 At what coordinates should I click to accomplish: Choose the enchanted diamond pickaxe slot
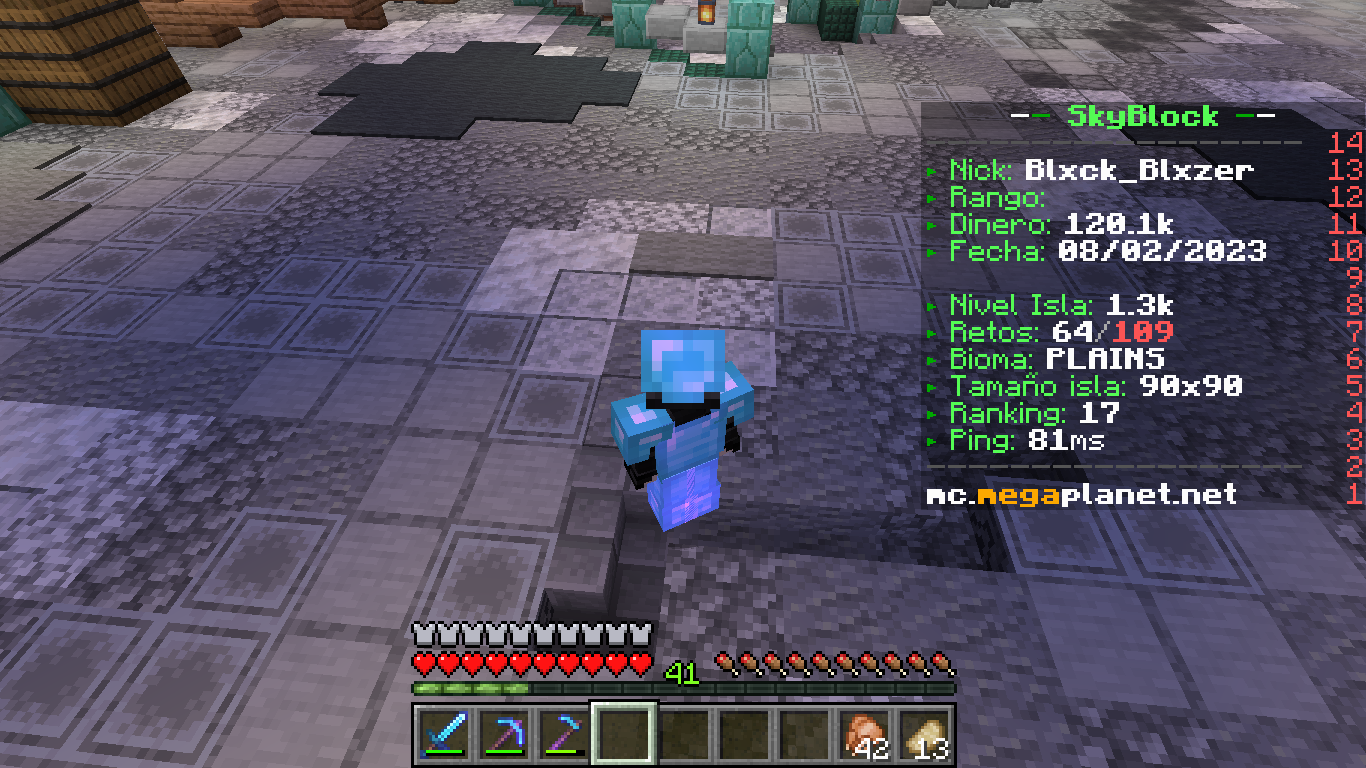pyautogui.click(x=503, y=735)
